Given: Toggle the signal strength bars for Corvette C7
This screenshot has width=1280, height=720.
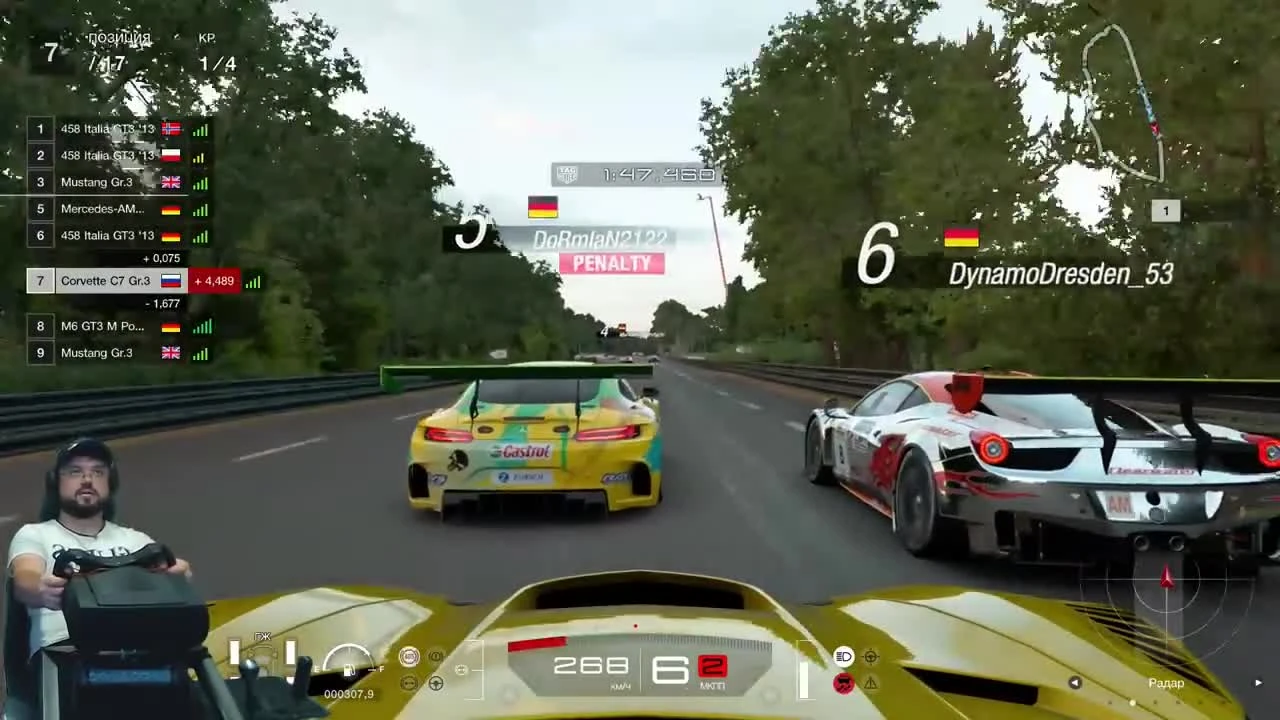Looking at the screenshot, I should point(252,281).
